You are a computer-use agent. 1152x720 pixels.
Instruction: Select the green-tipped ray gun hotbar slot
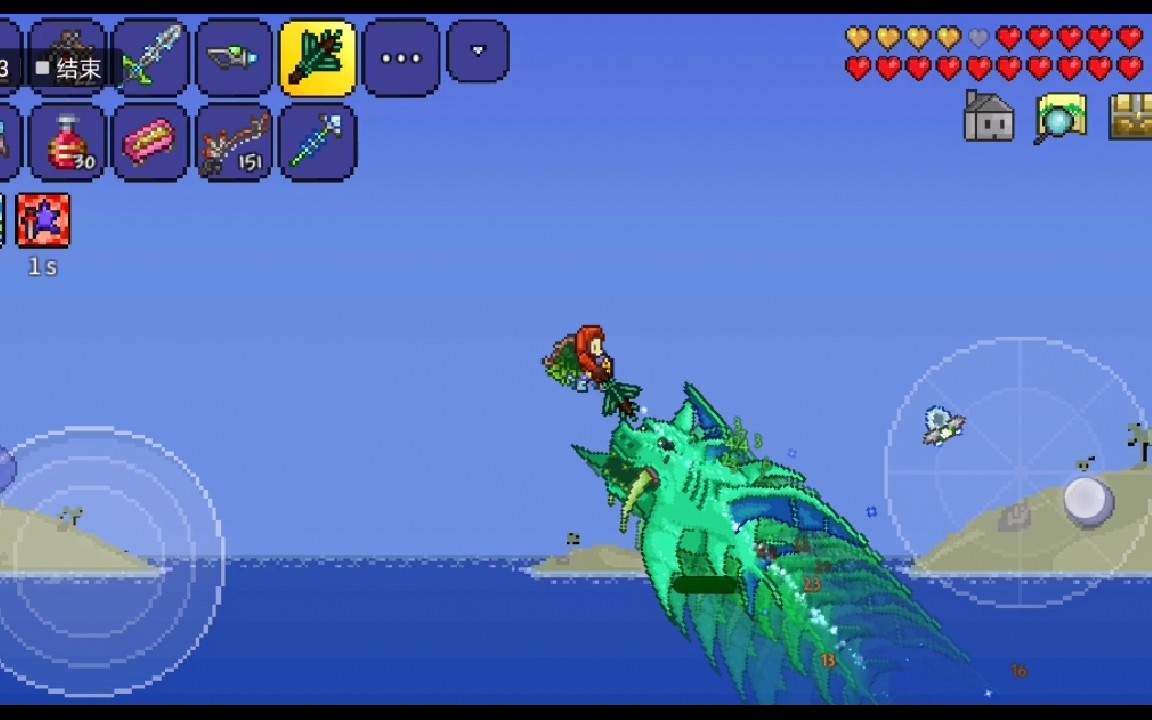coord(235,58)
